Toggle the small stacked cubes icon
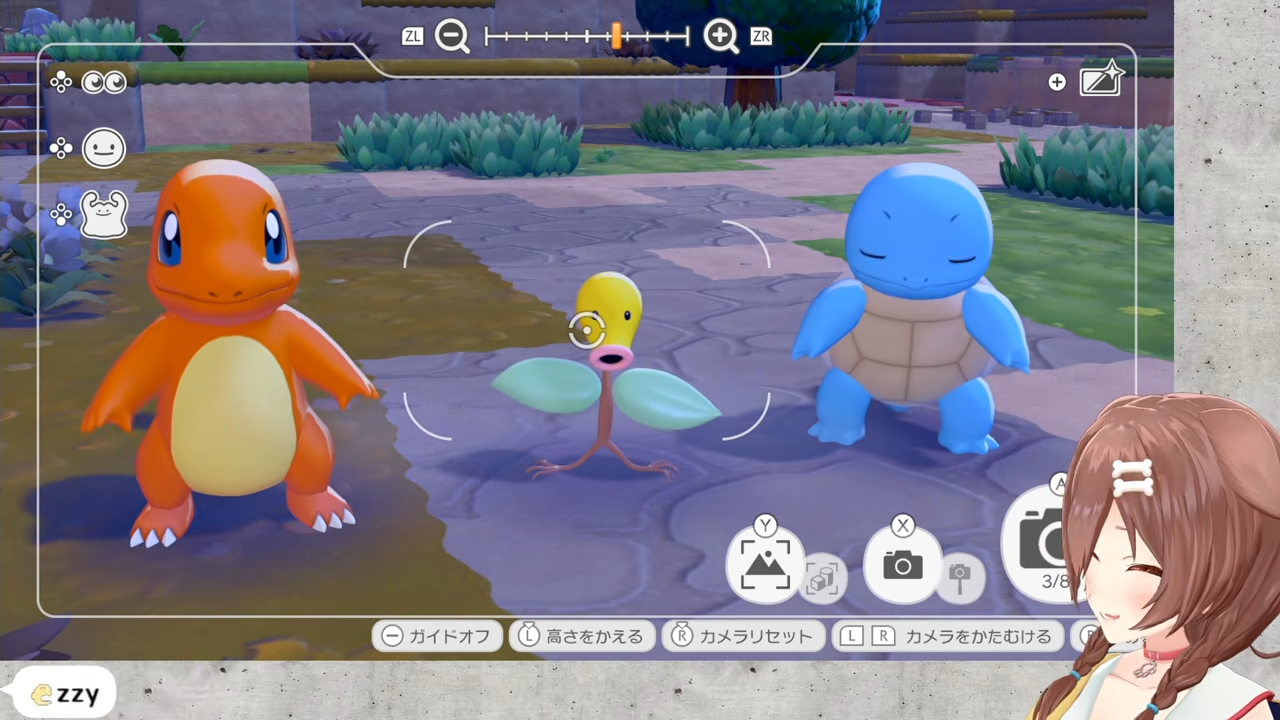This screenshot has width=1280, height=720. click(x=822, y=579)
